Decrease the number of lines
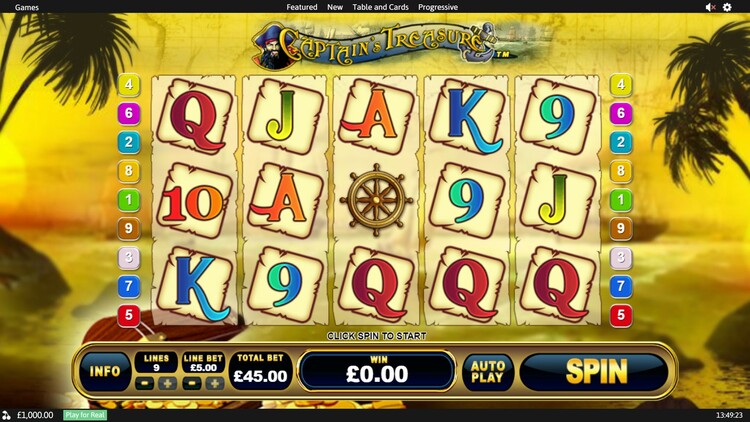750x422 pixels. pos(145,383)
